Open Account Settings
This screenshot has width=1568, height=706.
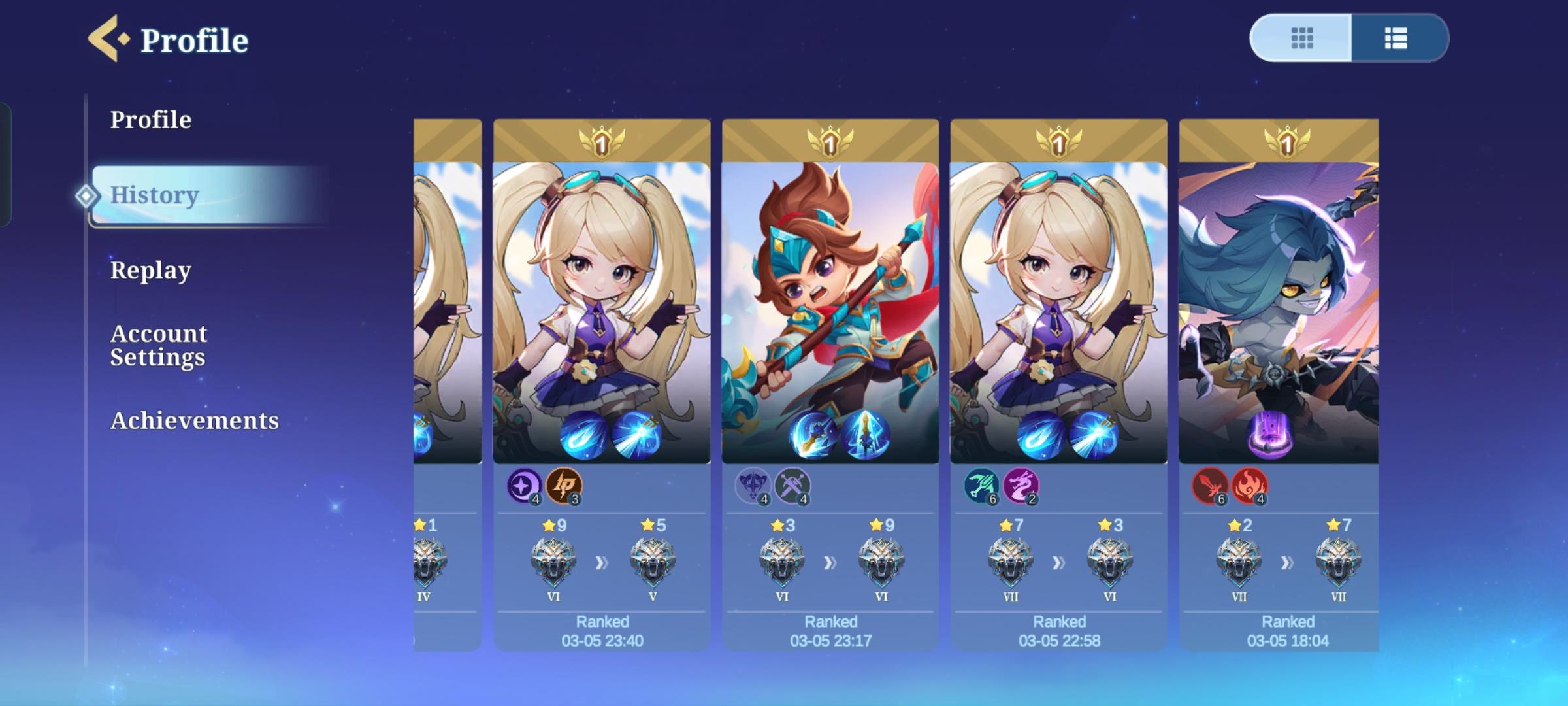pyautogui.click(x=159, y=345)
